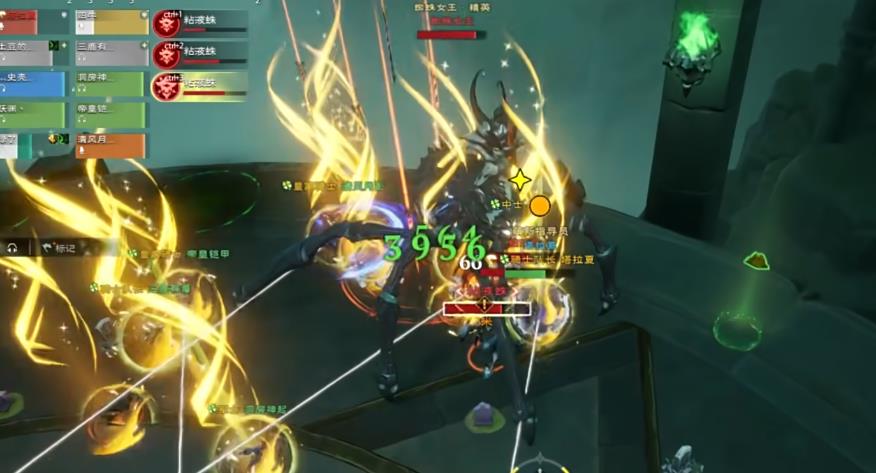Select the gray 三鹿有 party member frame
The height and width of the screenshot is (473, 876).
click(111, 49)
